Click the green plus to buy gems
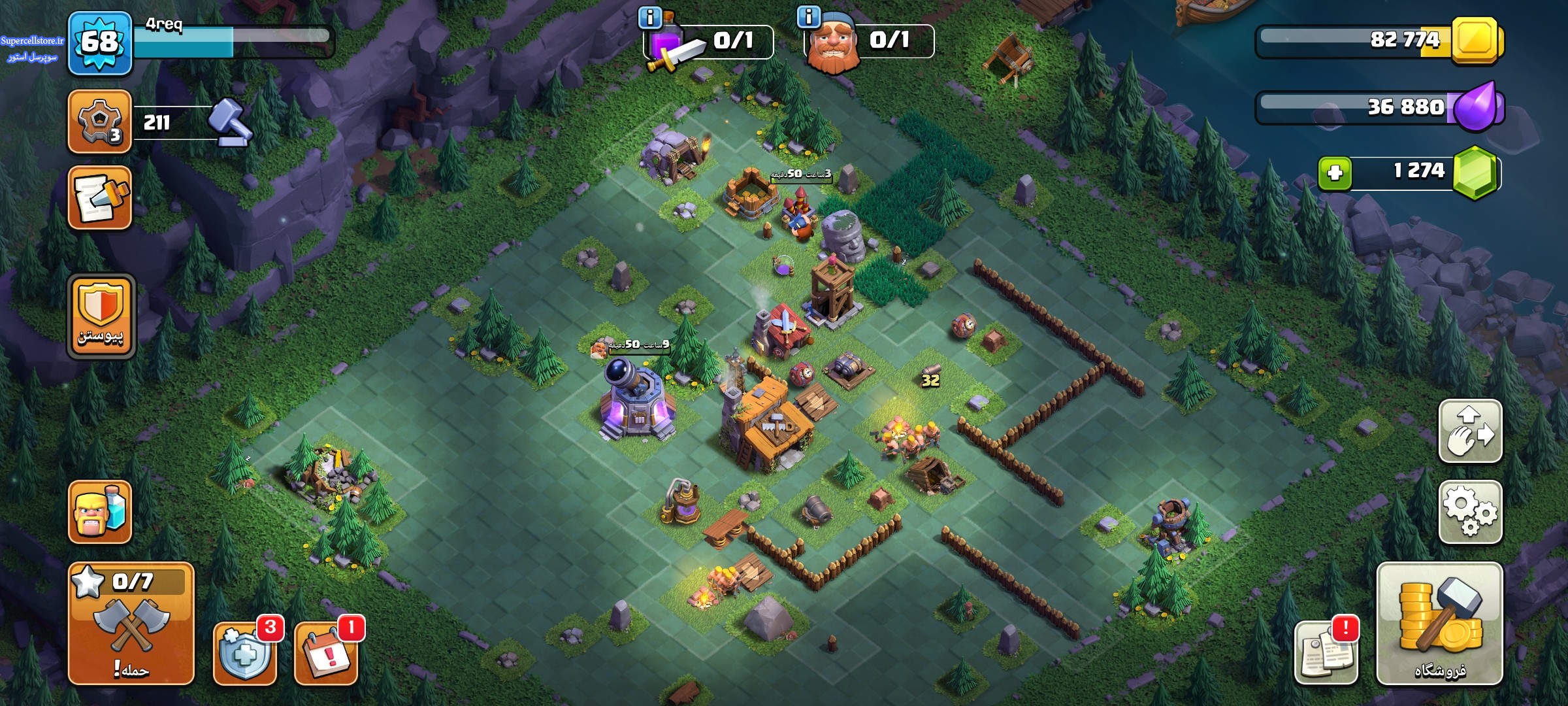Image resolution: width=1568 pixels, height=706 pixels. 1335,173
